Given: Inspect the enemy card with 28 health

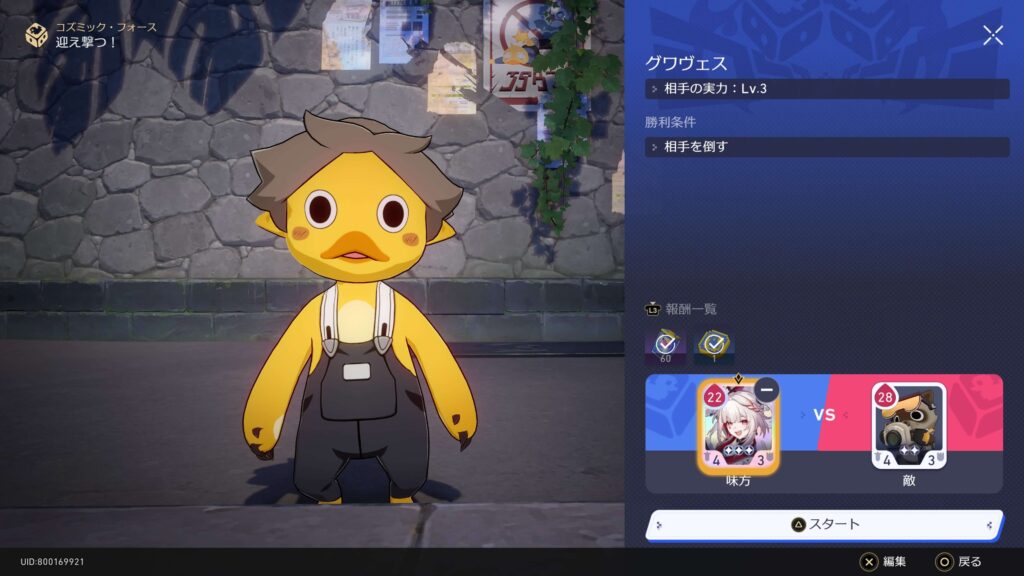Looking at the screenshot, I should tap(908, 428).
